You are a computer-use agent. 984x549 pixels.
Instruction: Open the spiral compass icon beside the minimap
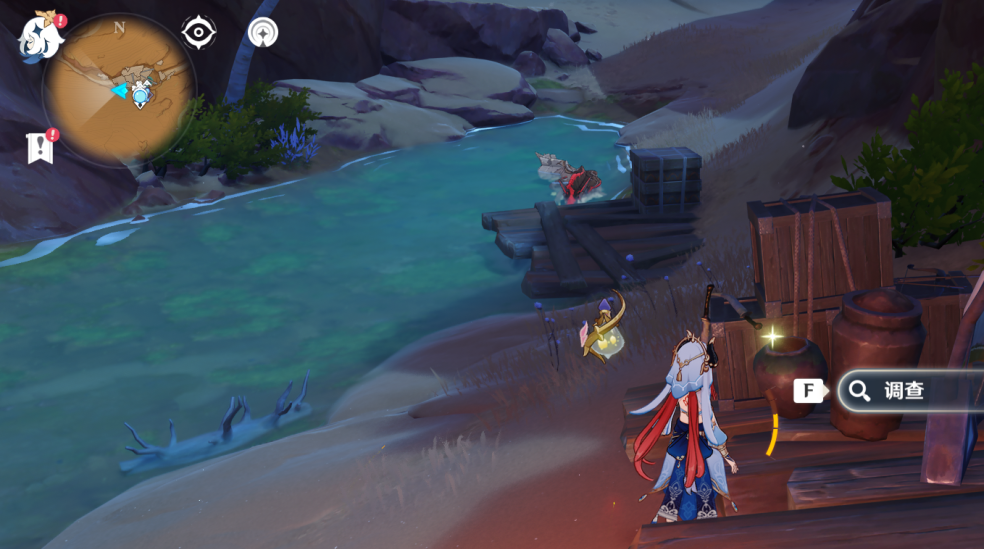(x=263, y=33)
